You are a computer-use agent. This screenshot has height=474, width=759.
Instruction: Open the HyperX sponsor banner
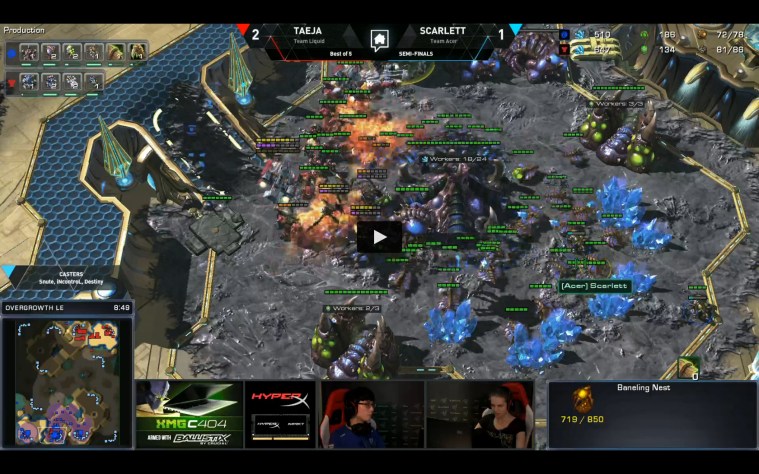click(x=280, y=414)
